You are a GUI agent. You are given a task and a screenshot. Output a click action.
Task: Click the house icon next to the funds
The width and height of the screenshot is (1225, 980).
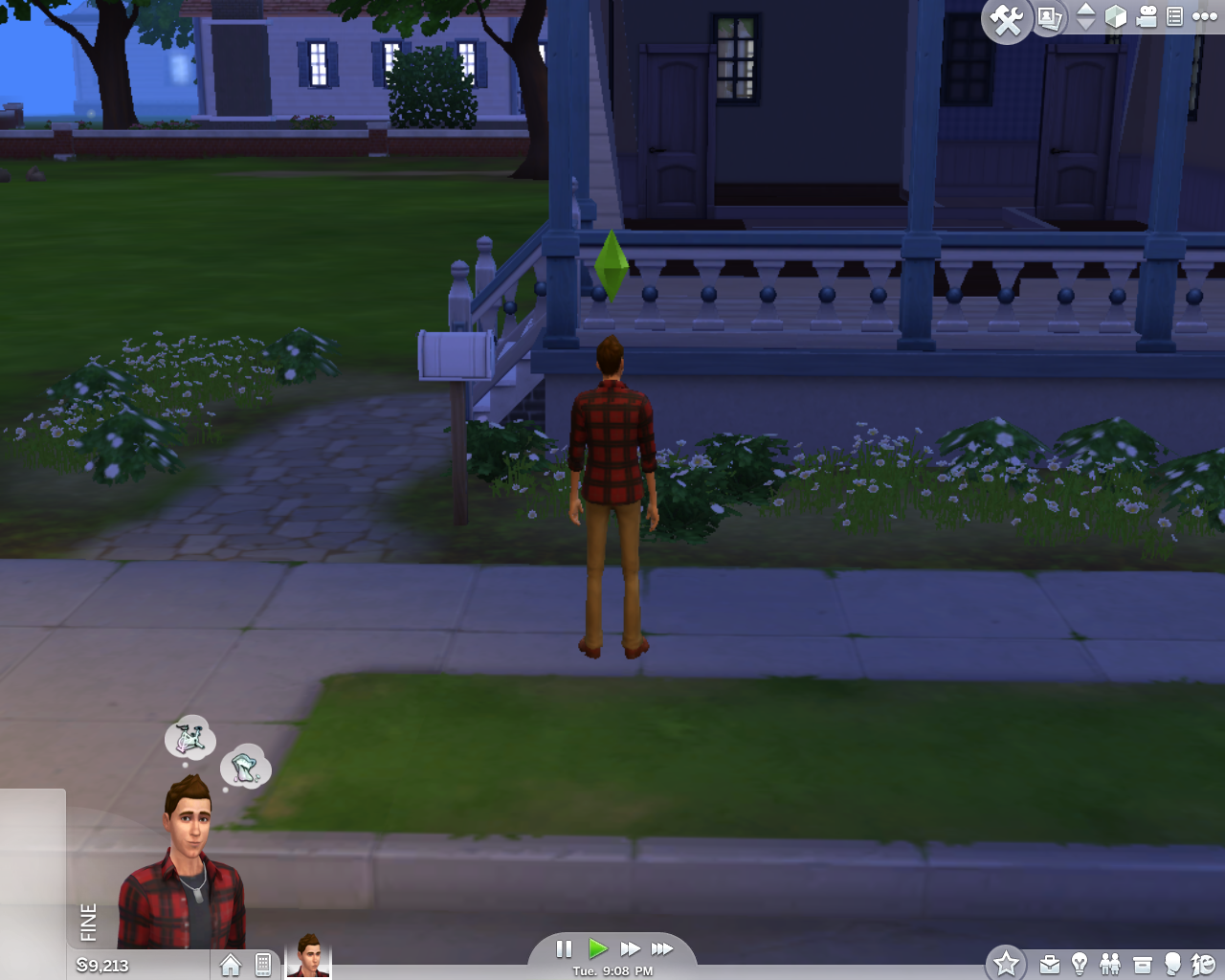(x=231, y=965)
